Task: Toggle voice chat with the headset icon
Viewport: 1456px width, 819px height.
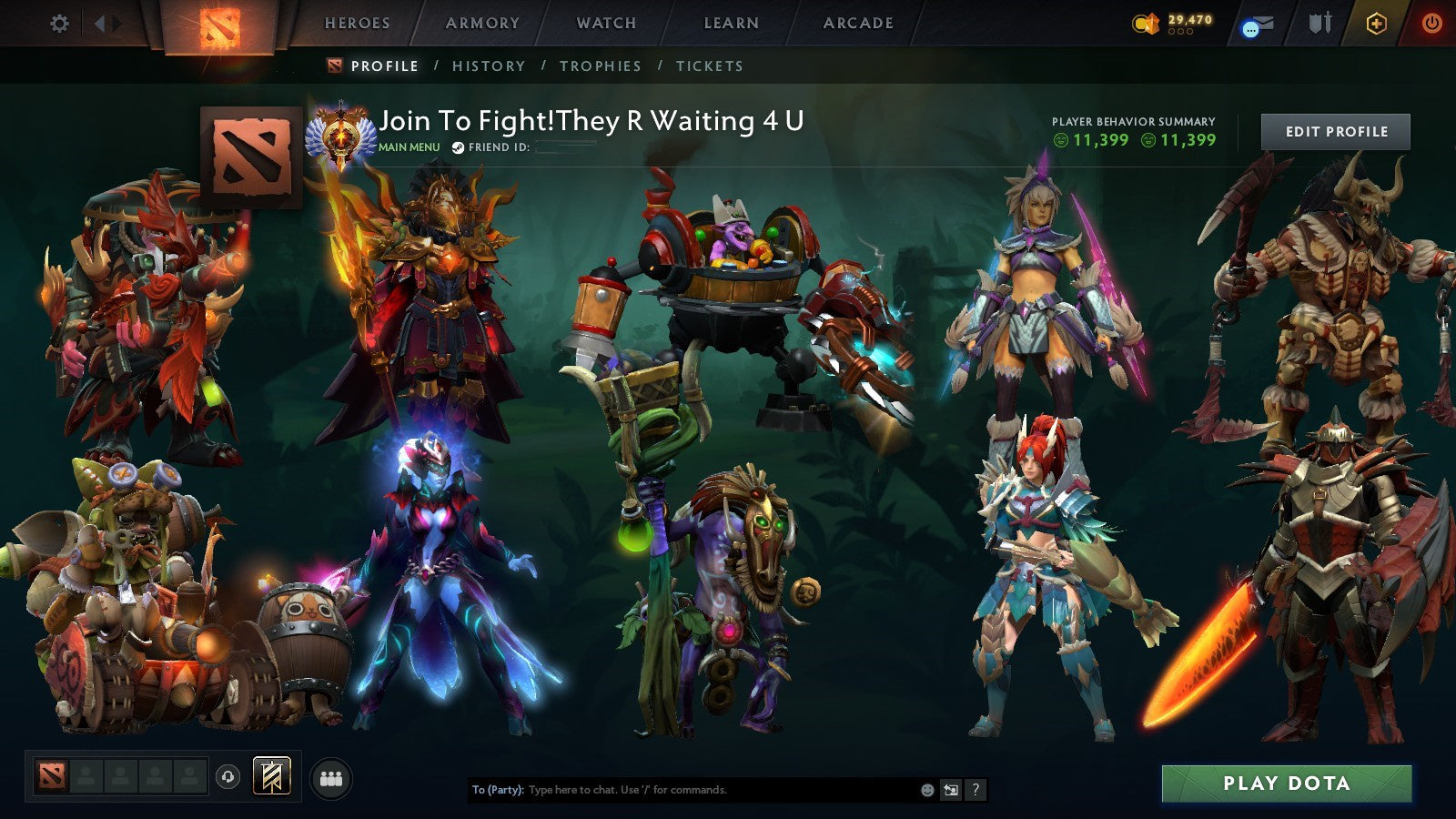Action: tap(227, 775)
